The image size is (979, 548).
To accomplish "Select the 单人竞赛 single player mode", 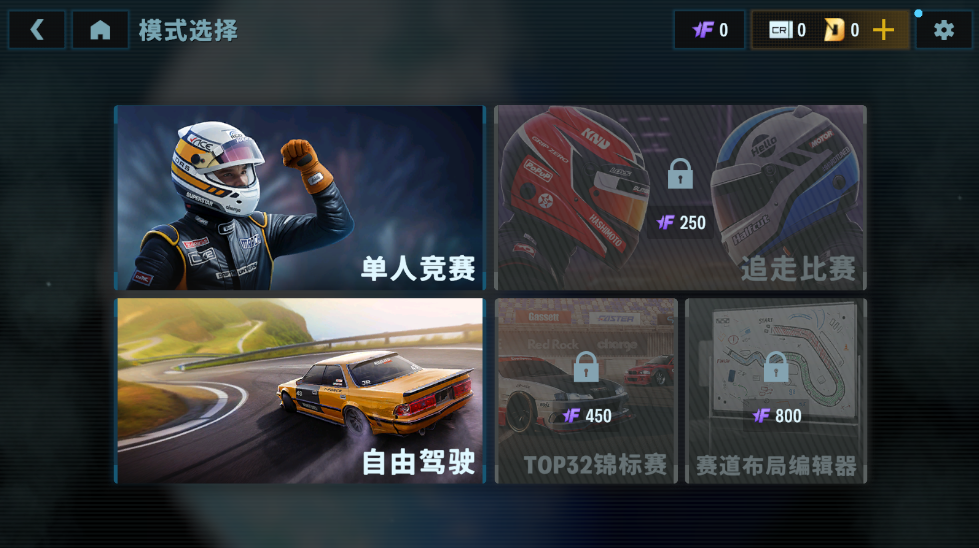I will pyautogui.click(x=299, y=198).
